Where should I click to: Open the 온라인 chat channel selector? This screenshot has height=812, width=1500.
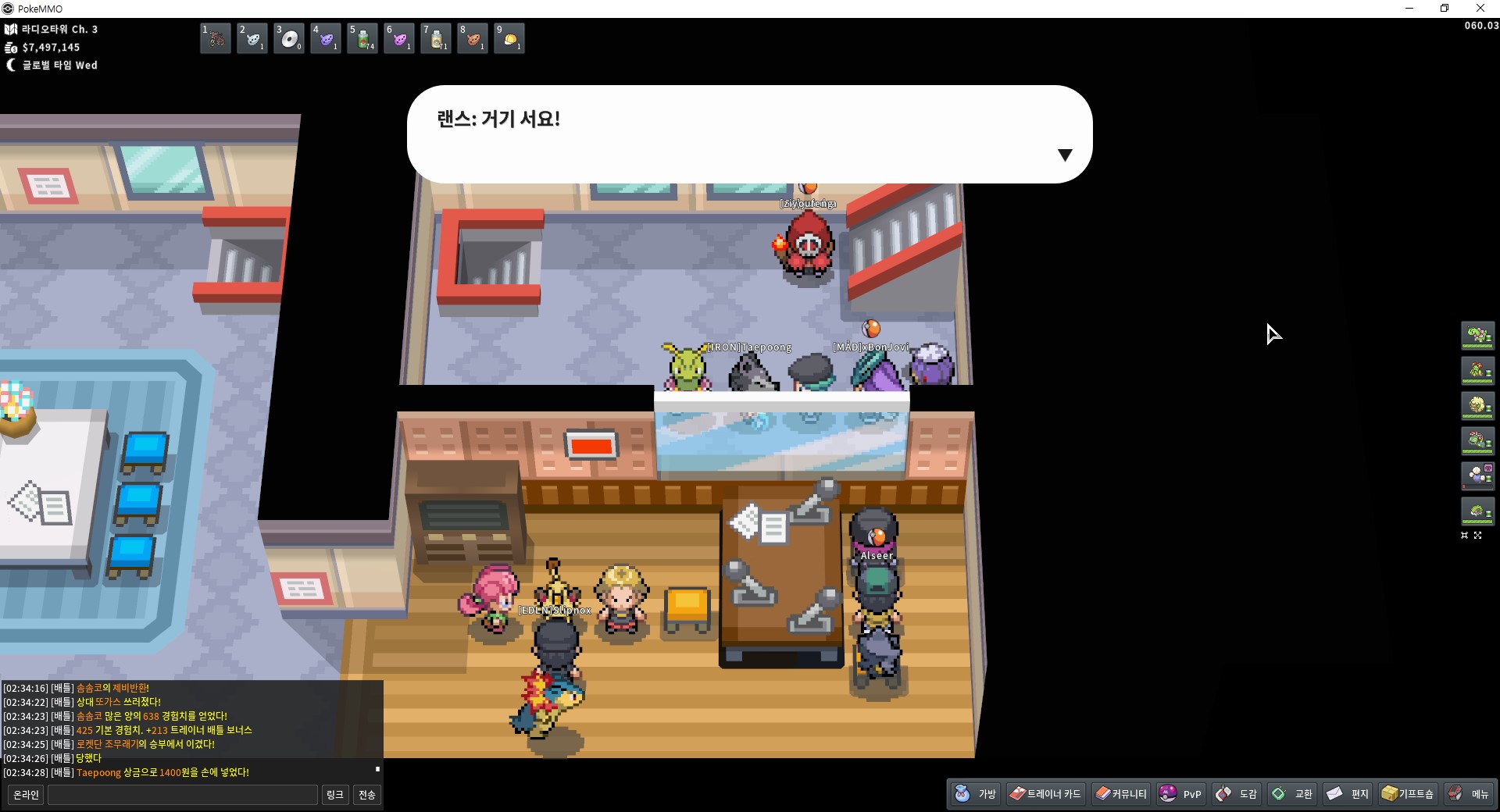point(26,795)
